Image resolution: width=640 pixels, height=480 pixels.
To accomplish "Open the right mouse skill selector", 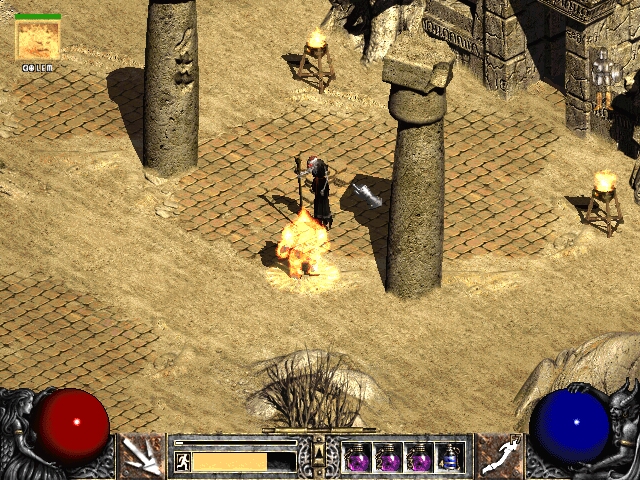I will click(499, 456).
